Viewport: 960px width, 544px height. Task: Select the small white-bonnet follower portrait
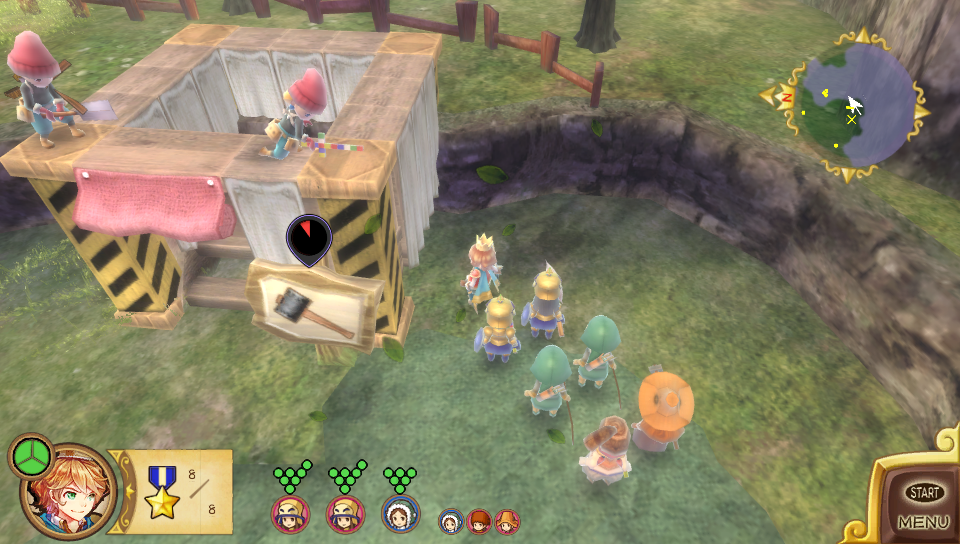[451, 521]
